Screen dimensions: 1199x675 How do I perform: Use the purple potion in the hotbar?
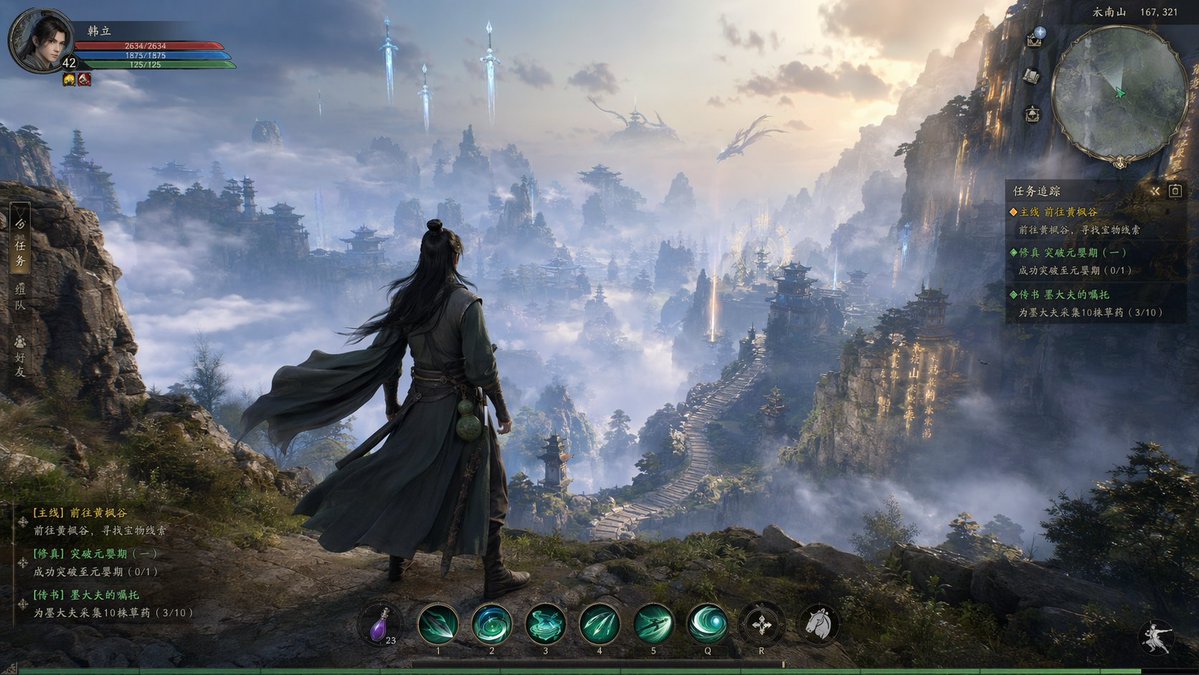click(379, 623)
